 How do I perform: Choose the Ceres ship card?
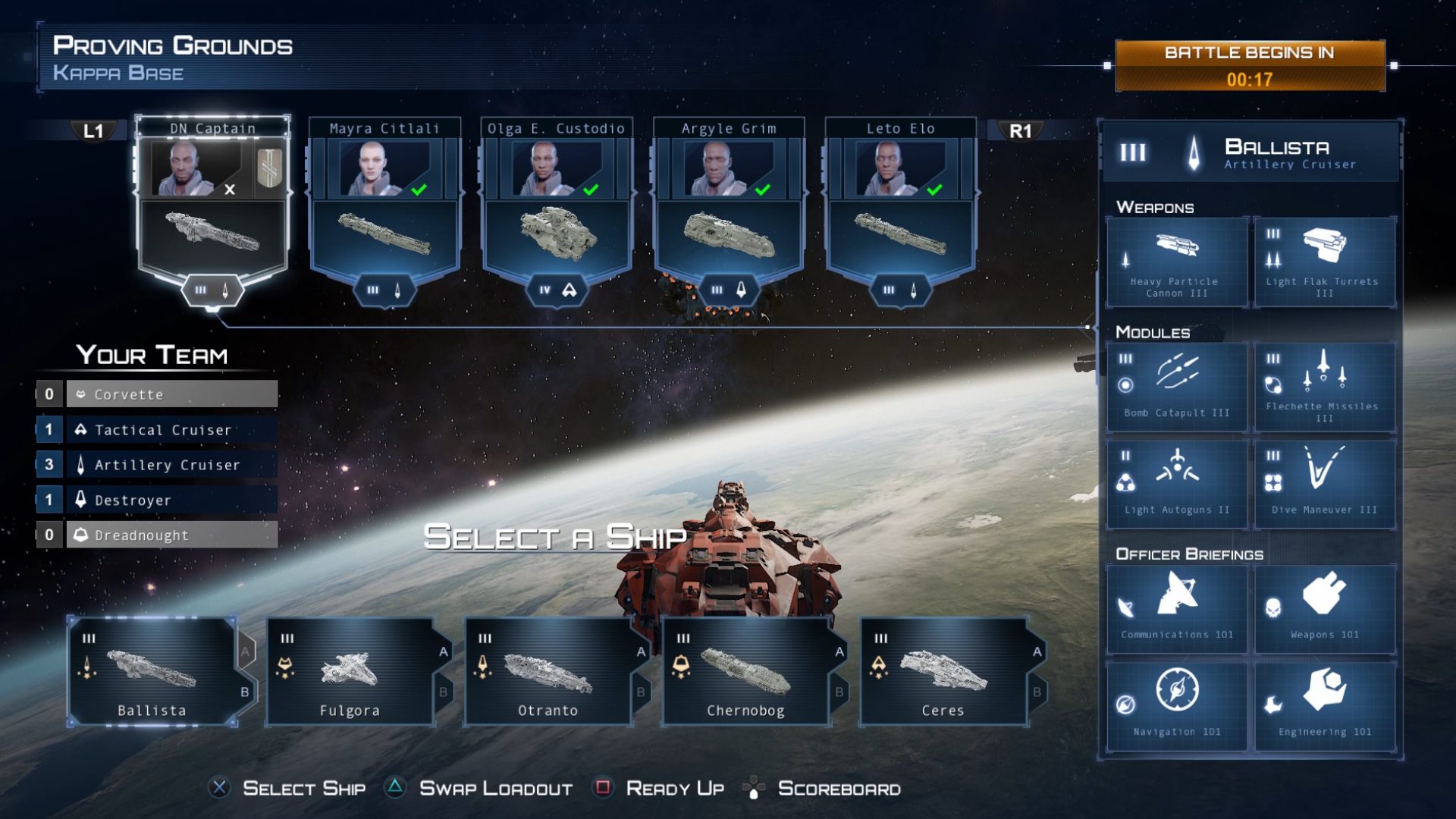[x=943, y=671]
